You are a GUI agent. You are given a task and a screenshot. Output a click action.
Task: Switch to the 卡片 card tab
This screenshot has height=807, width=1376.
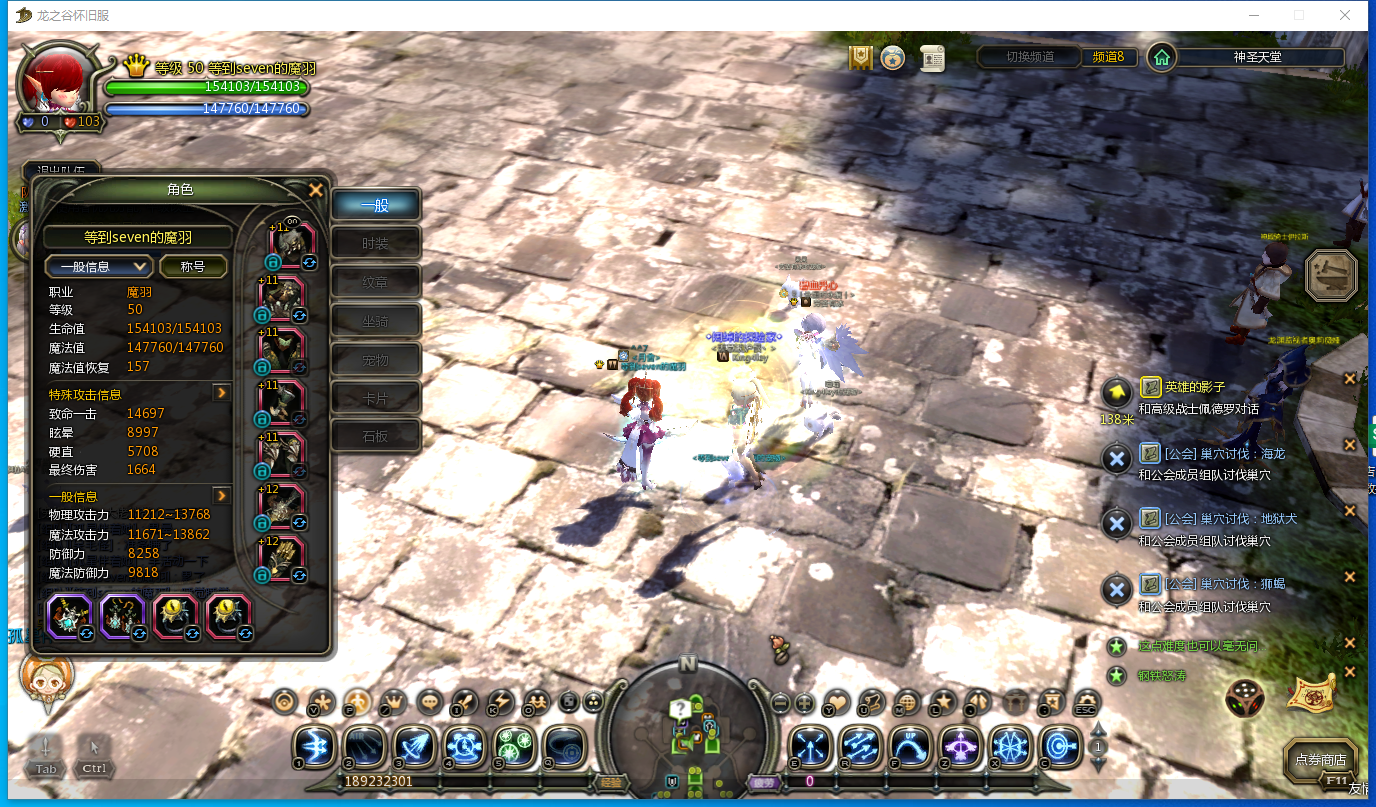pos(376,398)
